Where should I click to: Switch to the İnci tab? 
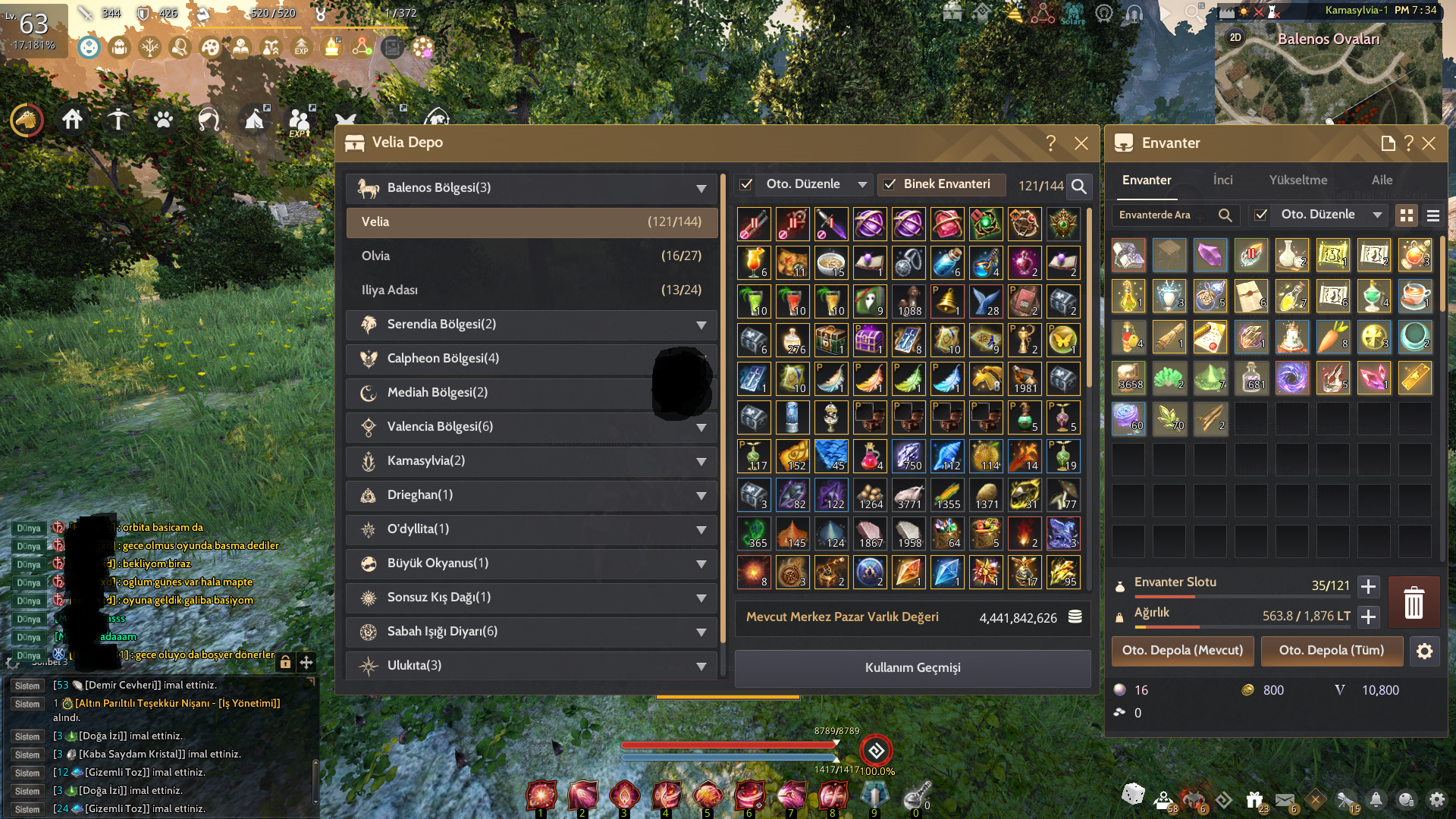coord(1222,180)
